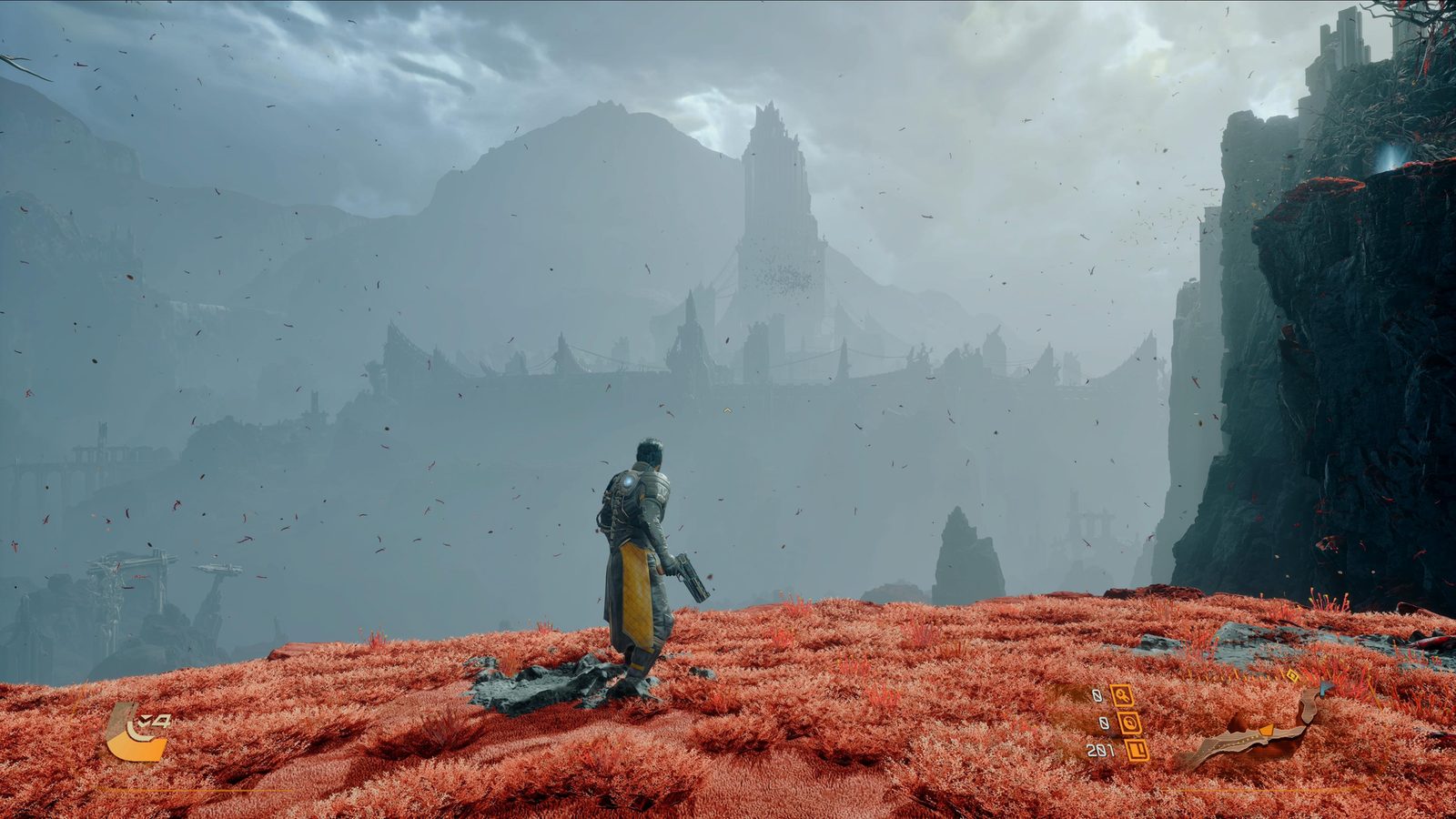Click the blue flag marker on minimap
The width and height of the screenshot is (1456, 819).
pos(1324,690)
